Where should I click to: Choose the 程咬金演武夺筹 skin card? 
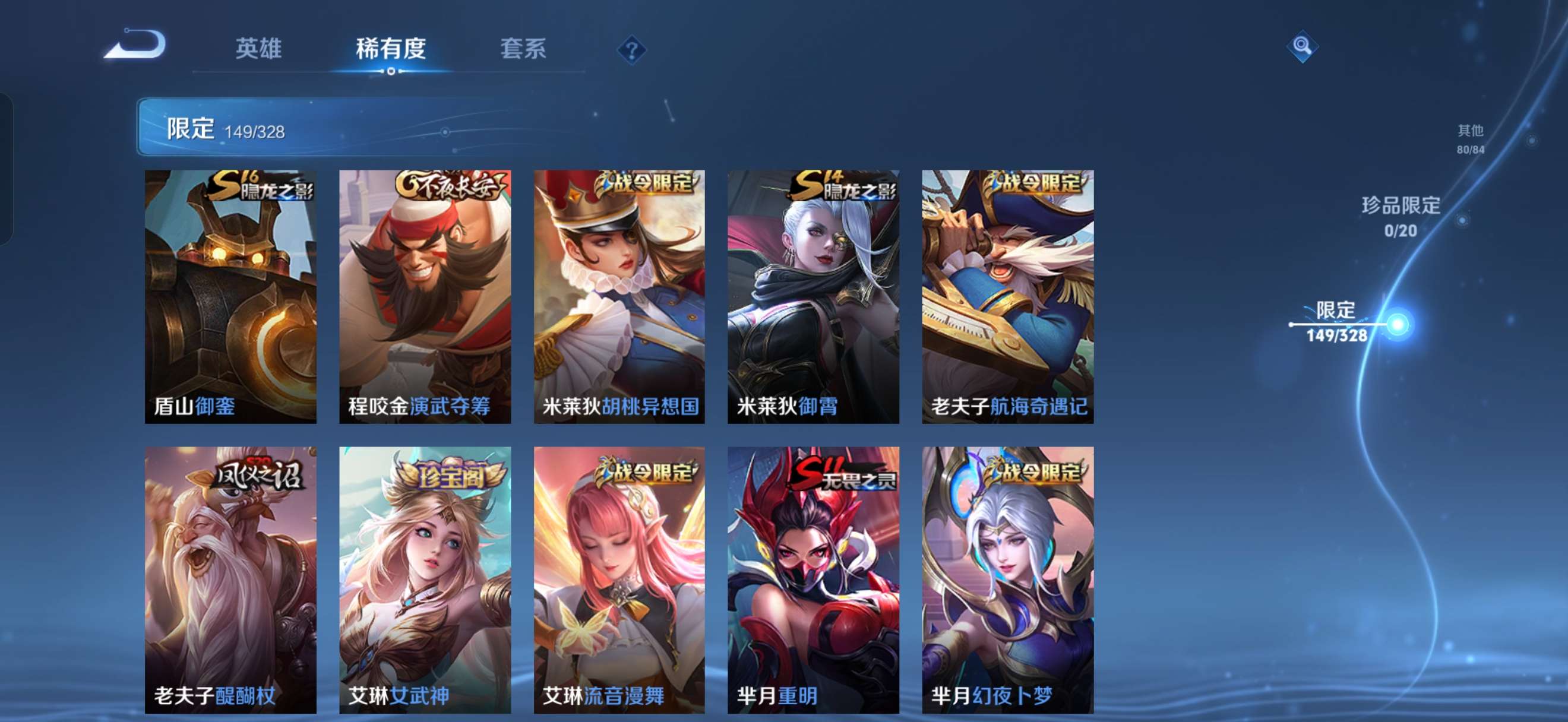tap(425, 296)
